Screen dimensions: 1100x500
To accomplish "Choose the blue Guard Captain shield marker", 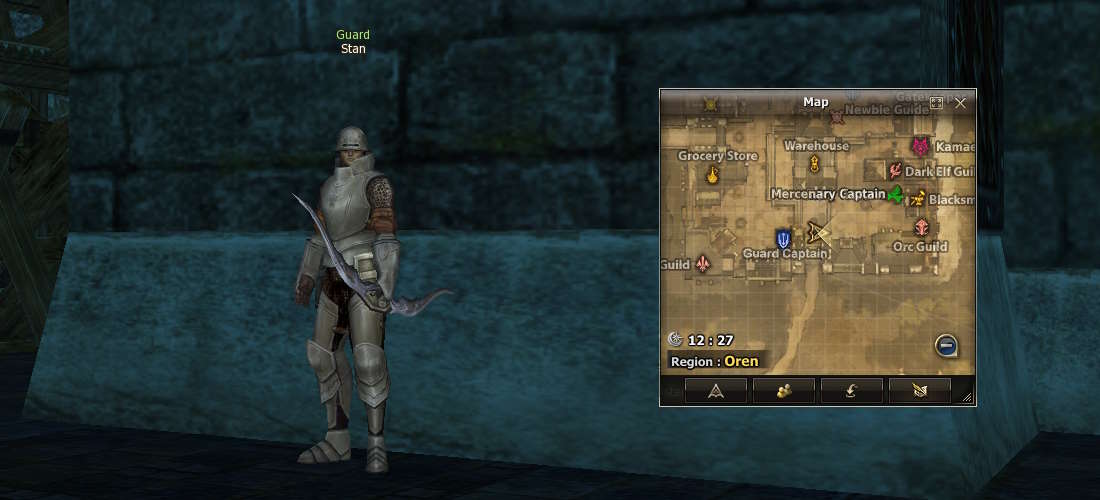I will (783, 238).
